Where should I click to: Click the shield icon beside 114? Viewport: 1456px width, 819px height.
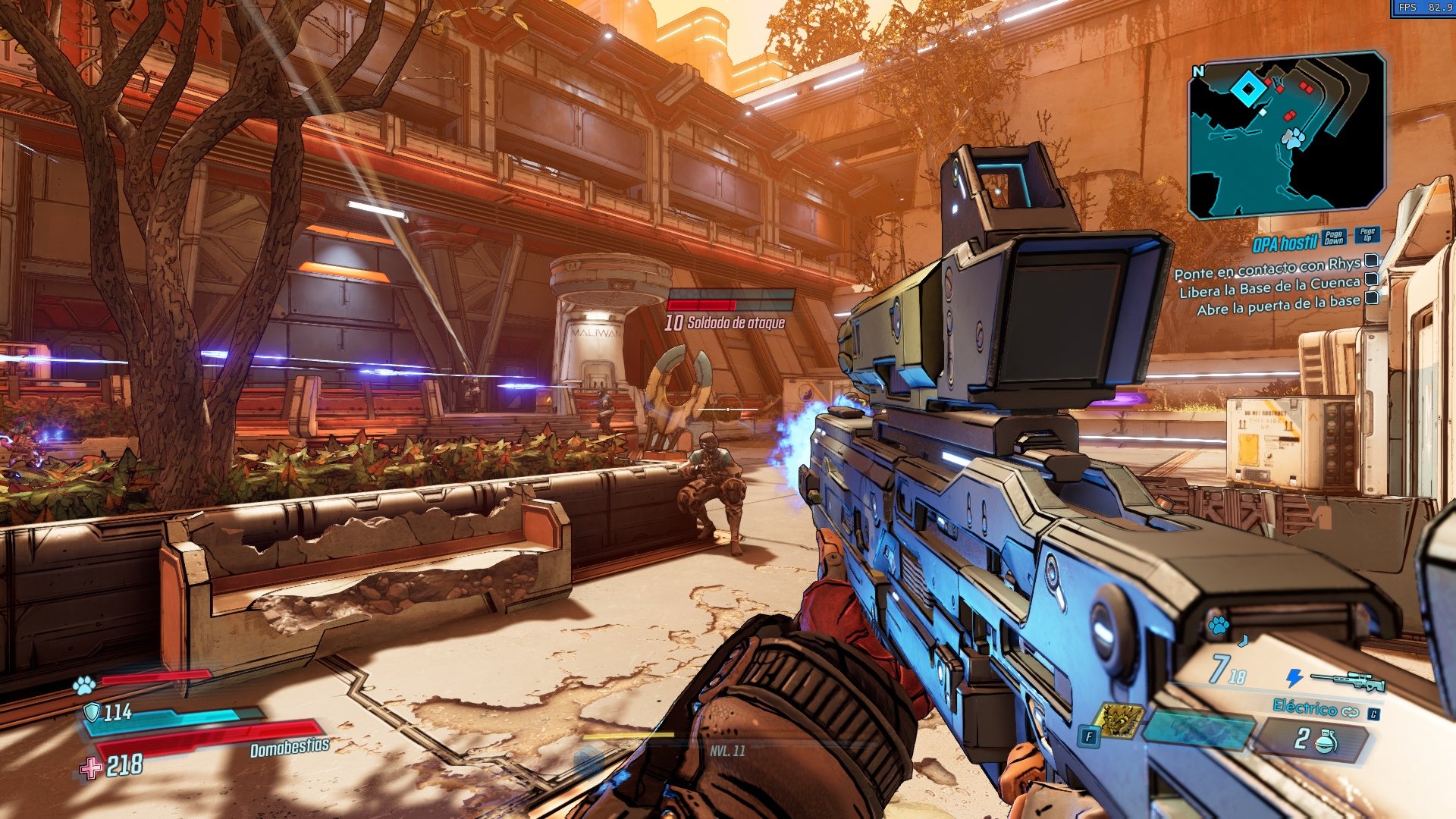pyautogui.click(x=92, y=712)
